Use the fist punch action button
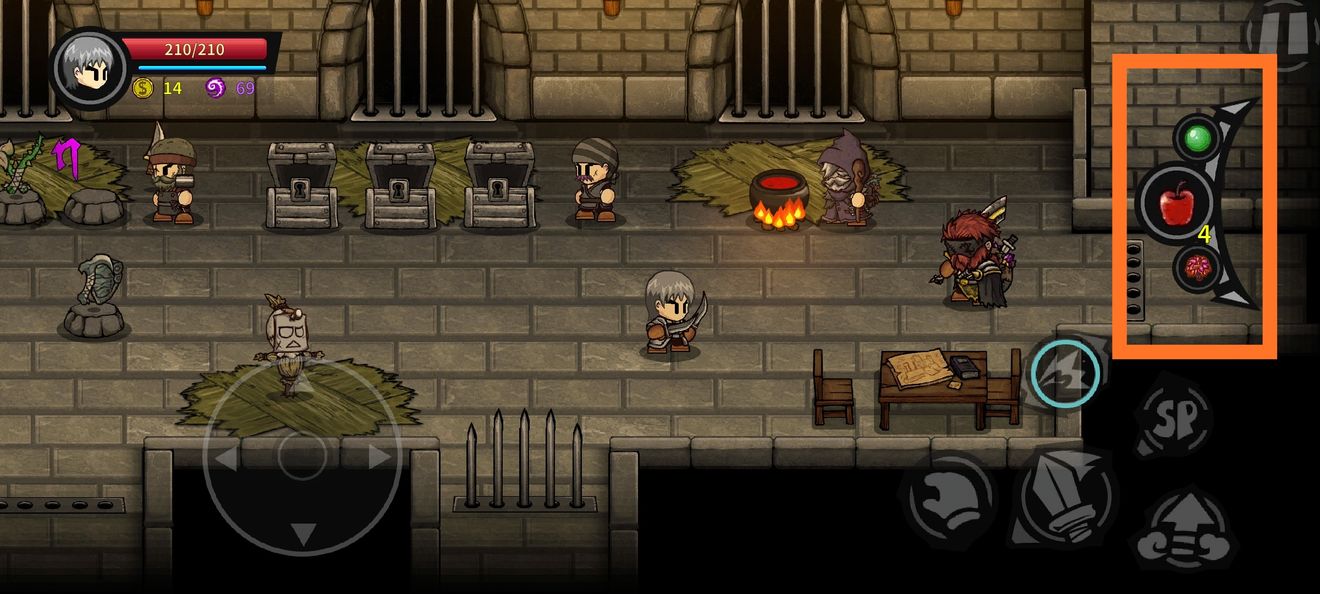 (948, 498)
